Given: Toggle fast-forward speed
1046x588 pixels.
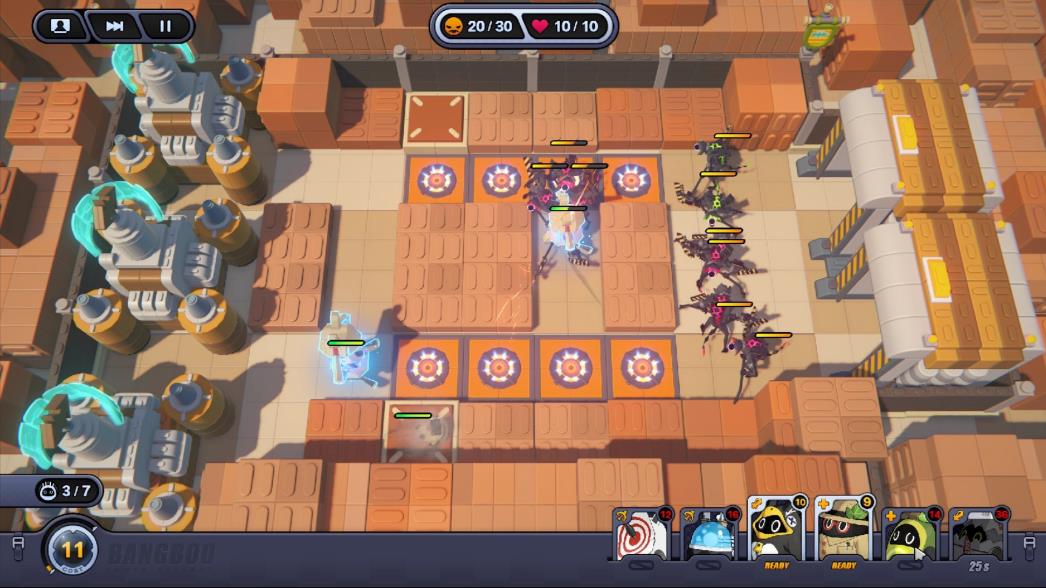Looking at the screenshot, I should click(x=114, y=26).
